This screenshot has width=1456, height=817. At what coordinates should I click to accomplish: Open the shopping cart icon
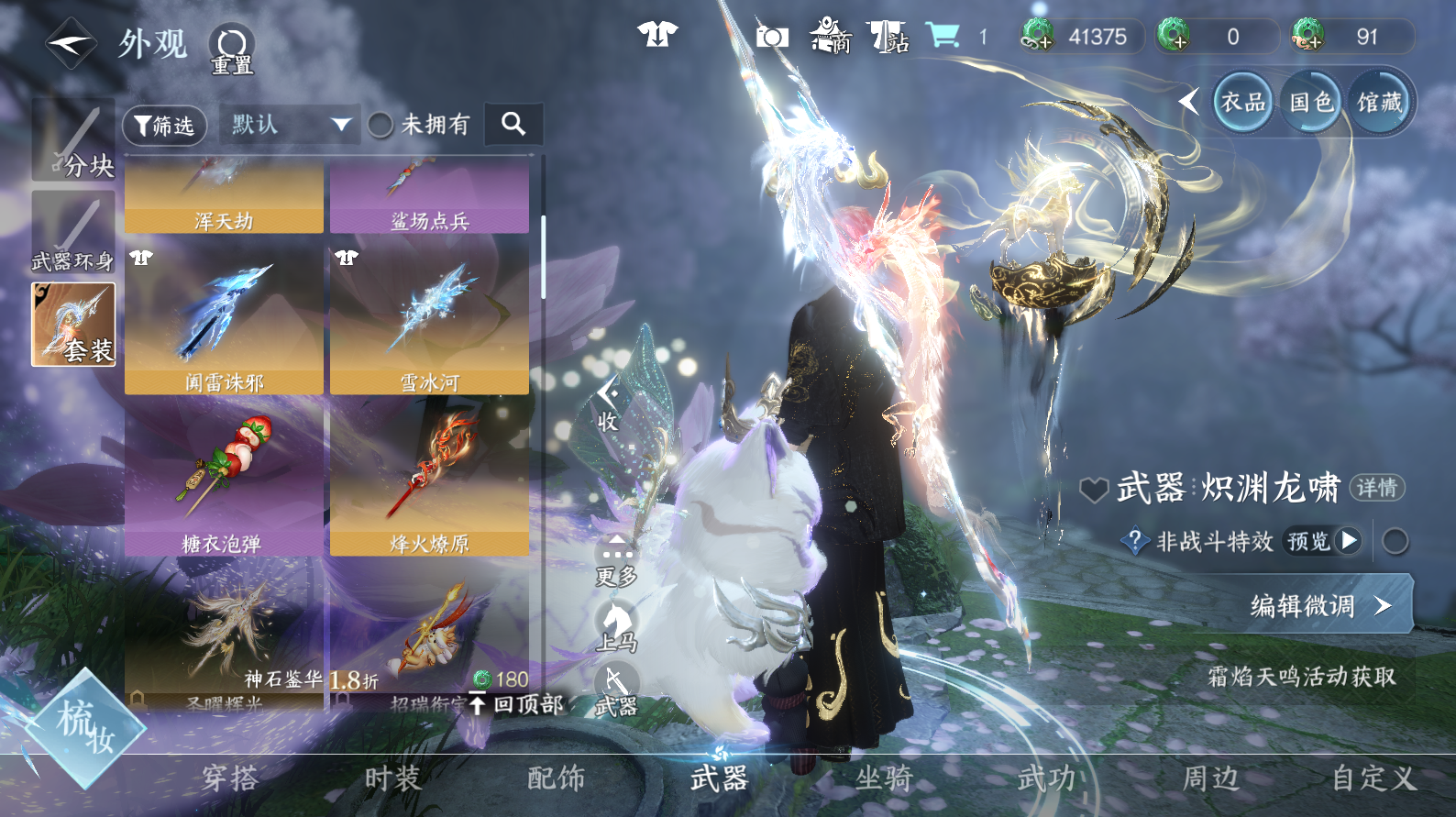942,37
